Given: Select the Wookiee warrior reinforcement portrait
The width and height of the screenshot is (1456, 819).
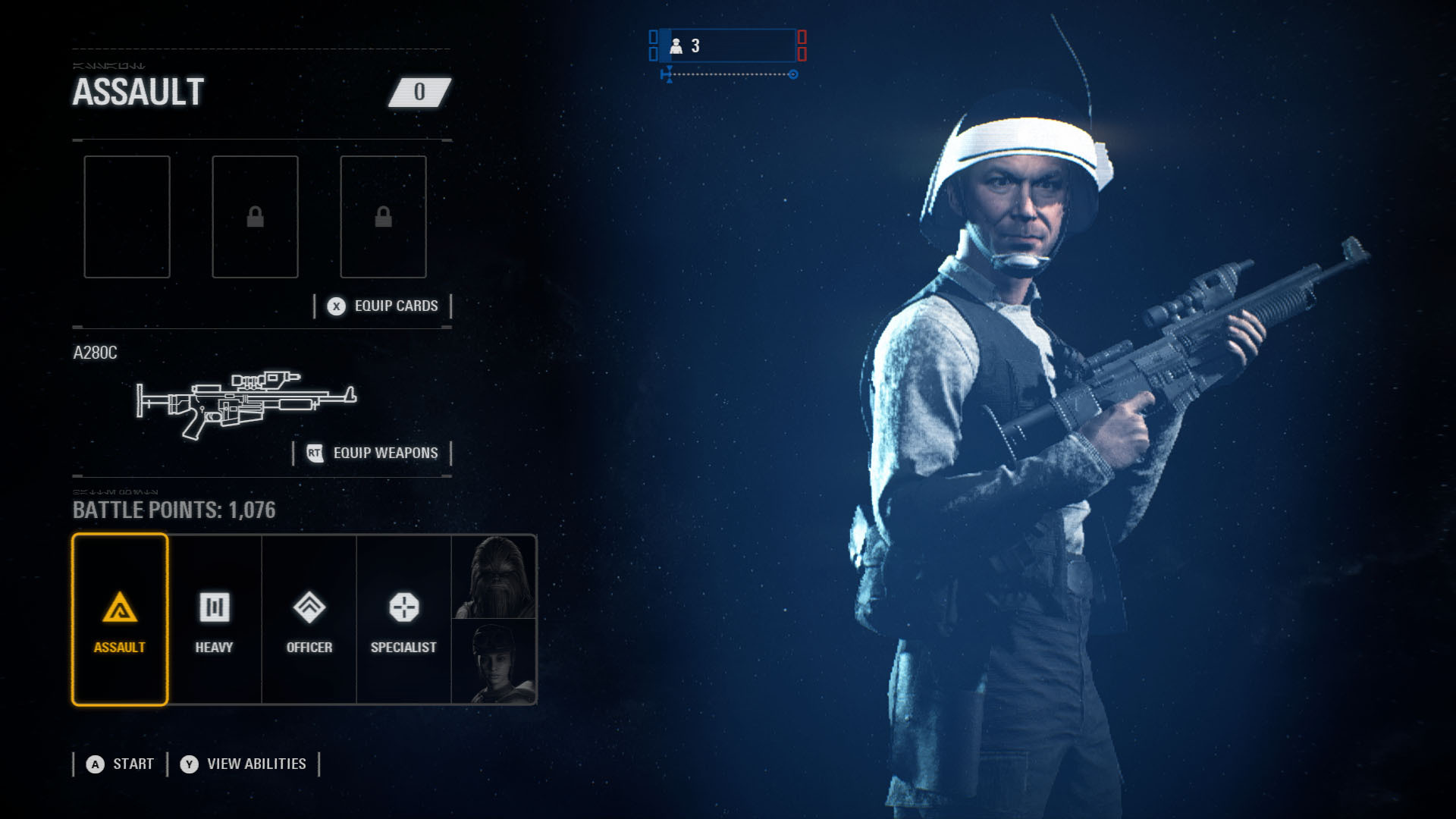Looking at the screenshot, I should click(494, 577).
